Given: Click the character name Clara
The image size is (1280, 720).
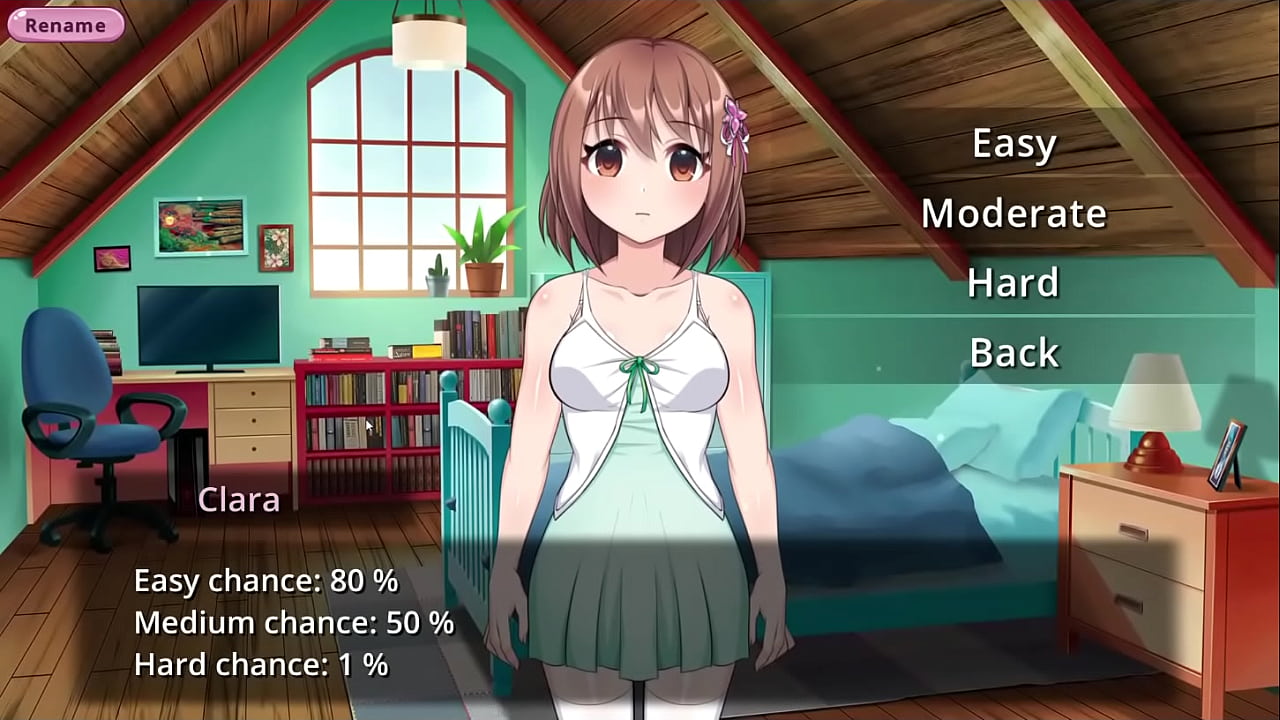Looking at the screenshot, I should (x=238, y=499).
